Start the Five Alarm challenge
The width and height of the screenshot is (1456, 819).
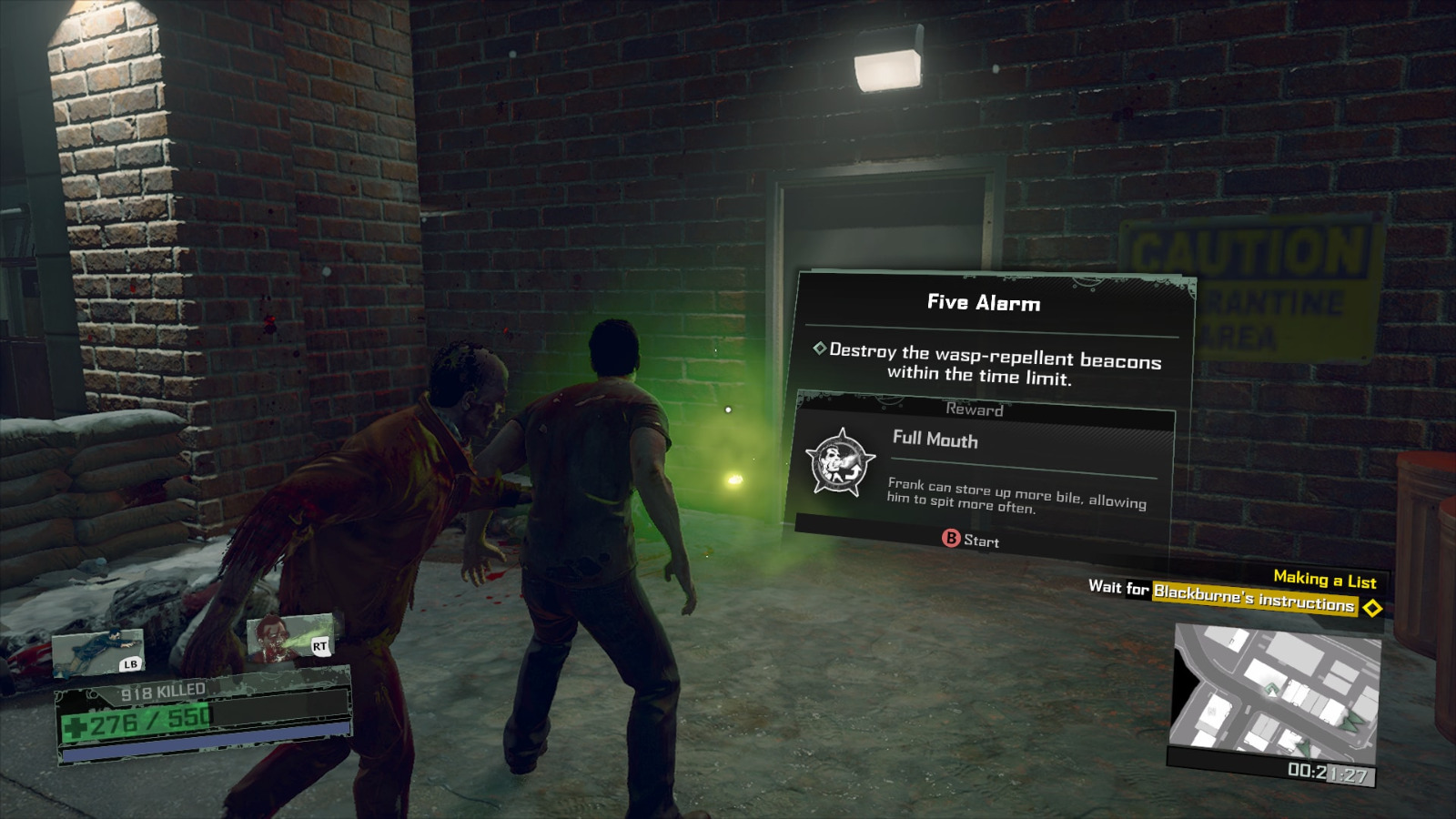[970, 540]
